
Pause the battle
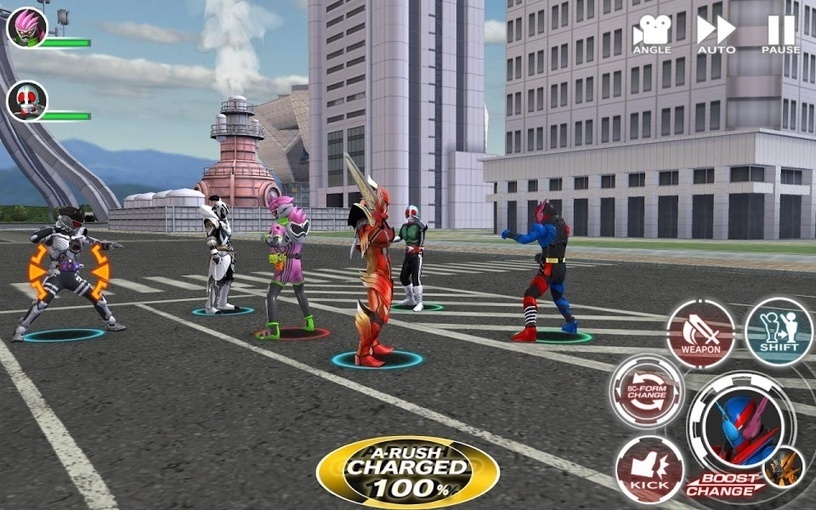point(780,33)
